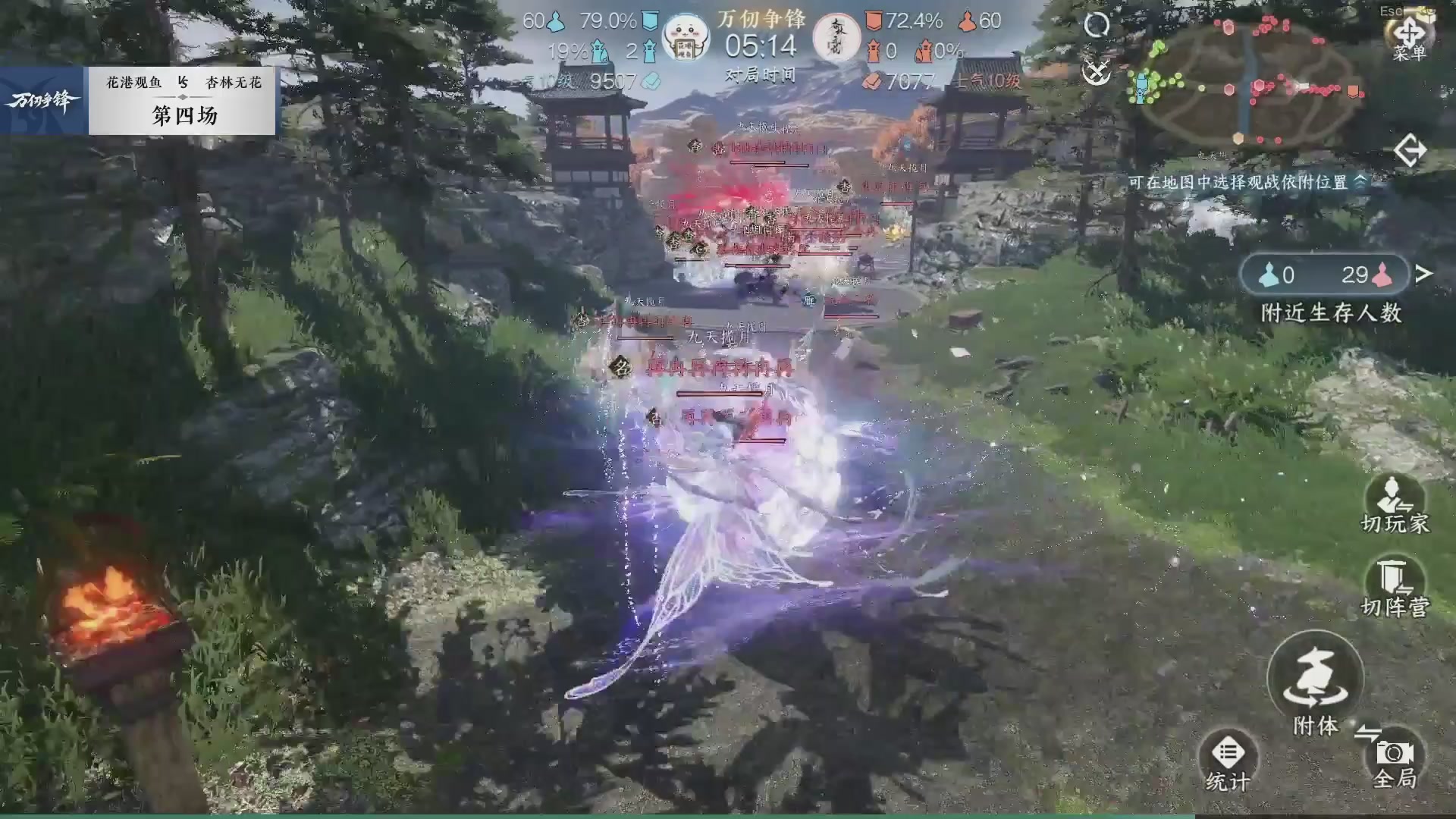Expand the 附近生存人数 panel arrow
The image size is (1456, 819).
point(1423,275)
